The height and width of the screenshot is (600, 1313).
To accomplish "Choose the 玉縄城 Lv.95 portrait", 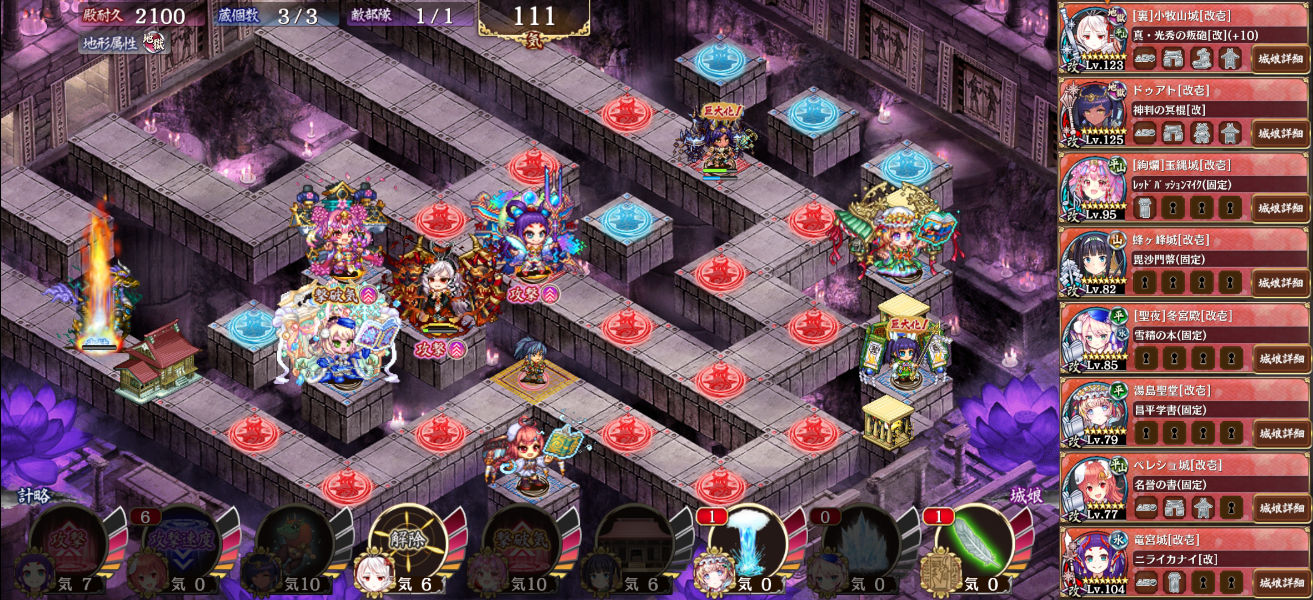I will coord(1093,188).
